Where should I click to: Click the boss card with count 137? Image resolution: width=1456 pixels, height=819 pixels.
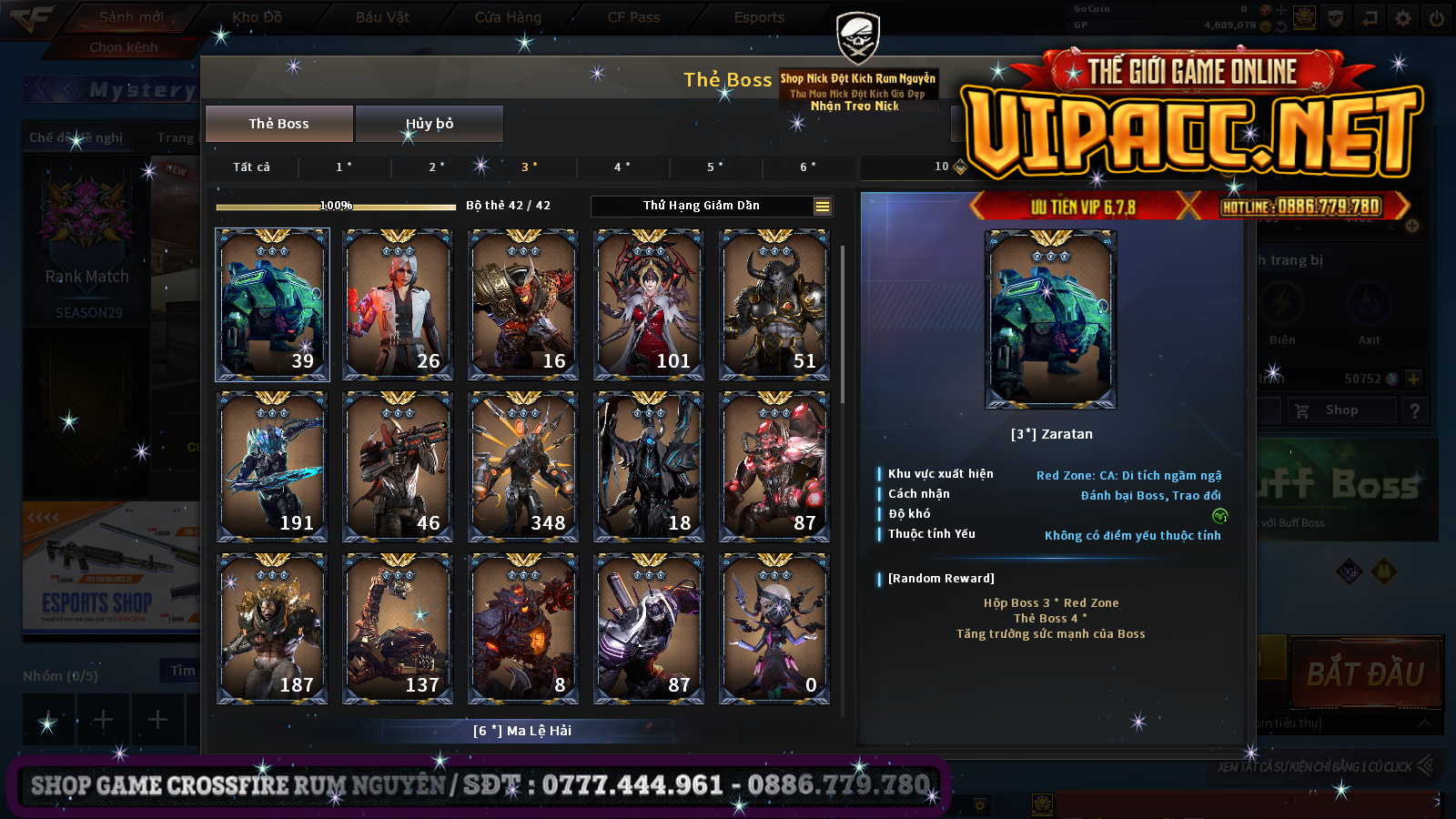tap(398, 628)
